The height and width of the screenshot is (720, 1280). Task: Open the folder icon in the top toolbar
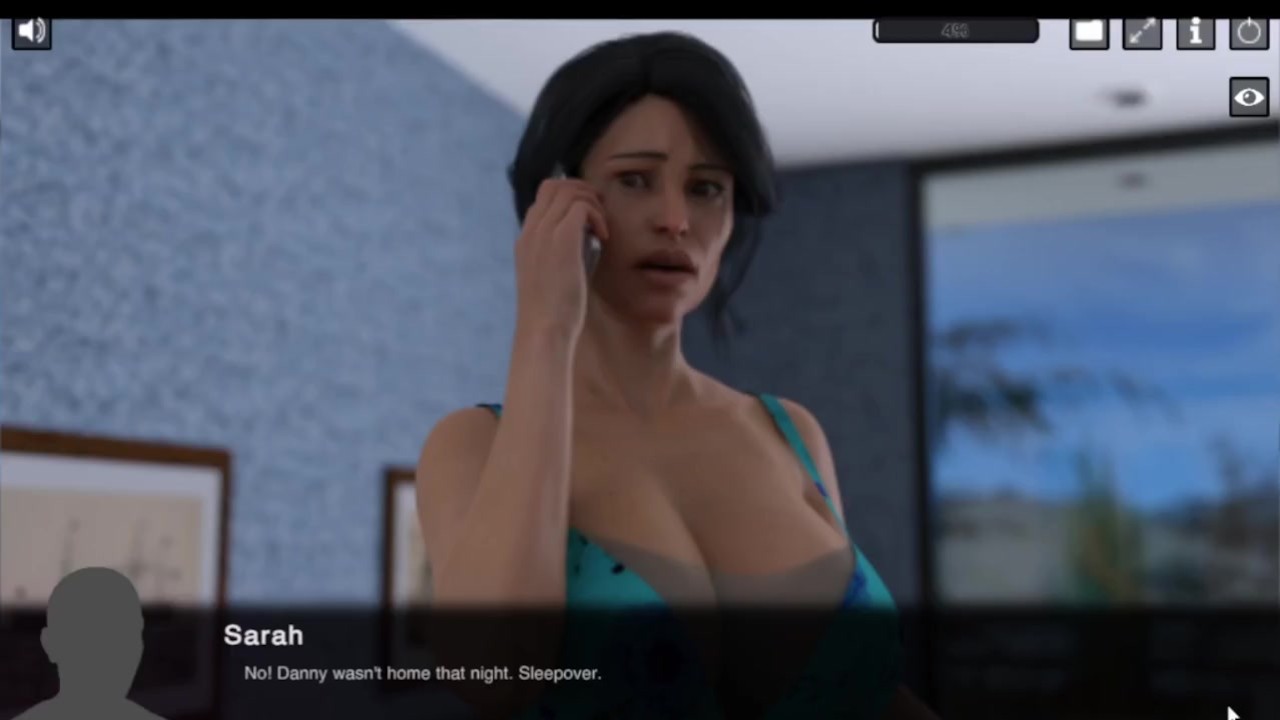[1089, 30]
